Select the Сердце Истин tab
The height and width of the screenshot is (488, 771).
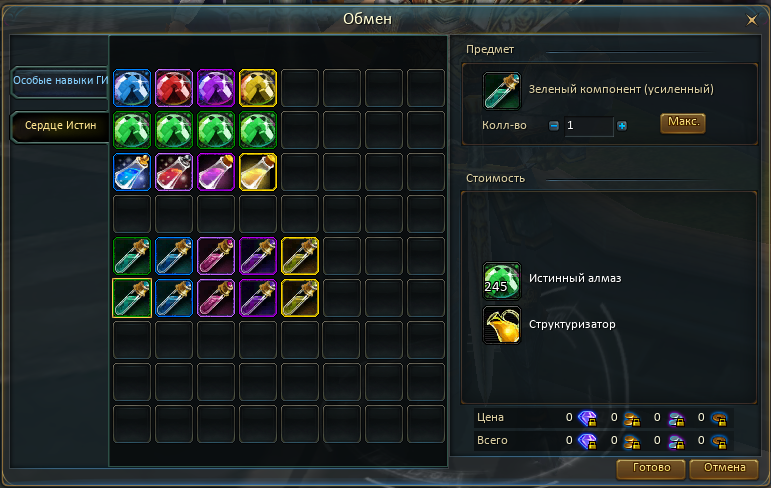[x=59, y=127]
